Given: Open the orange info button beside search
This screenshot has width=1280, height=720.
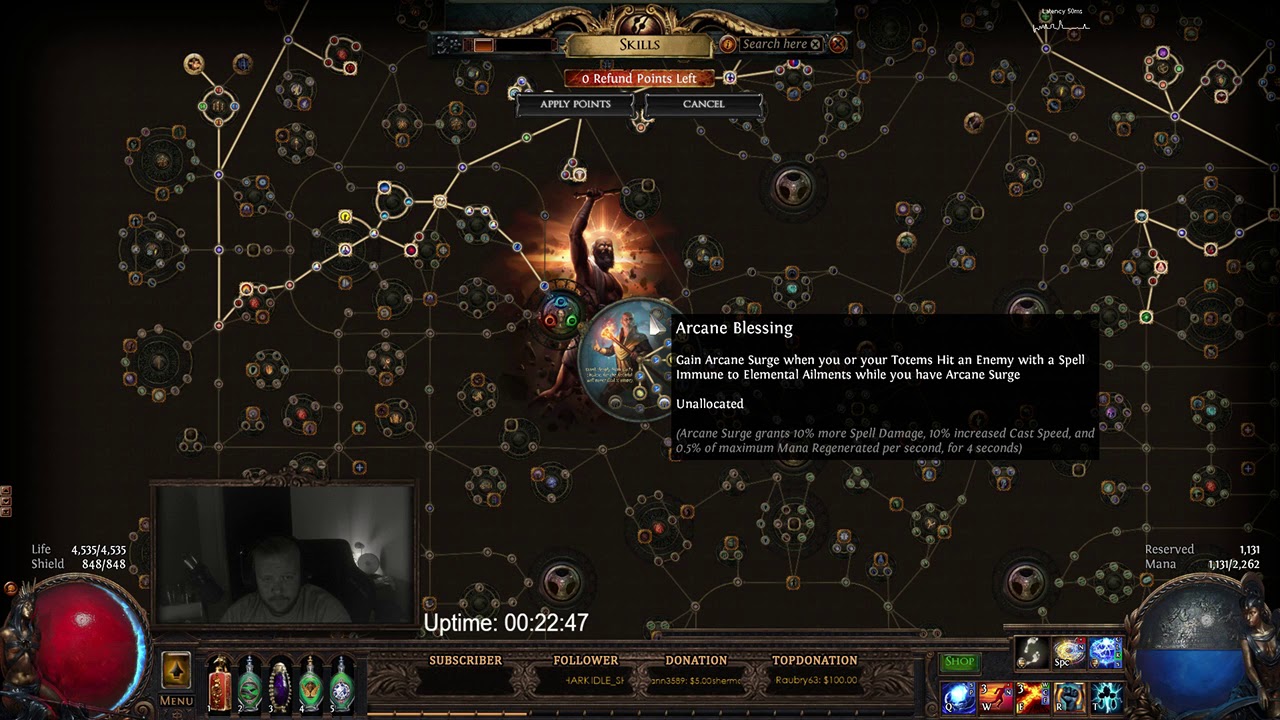Looking at the screenshot, I should click(x=727, y=44).
